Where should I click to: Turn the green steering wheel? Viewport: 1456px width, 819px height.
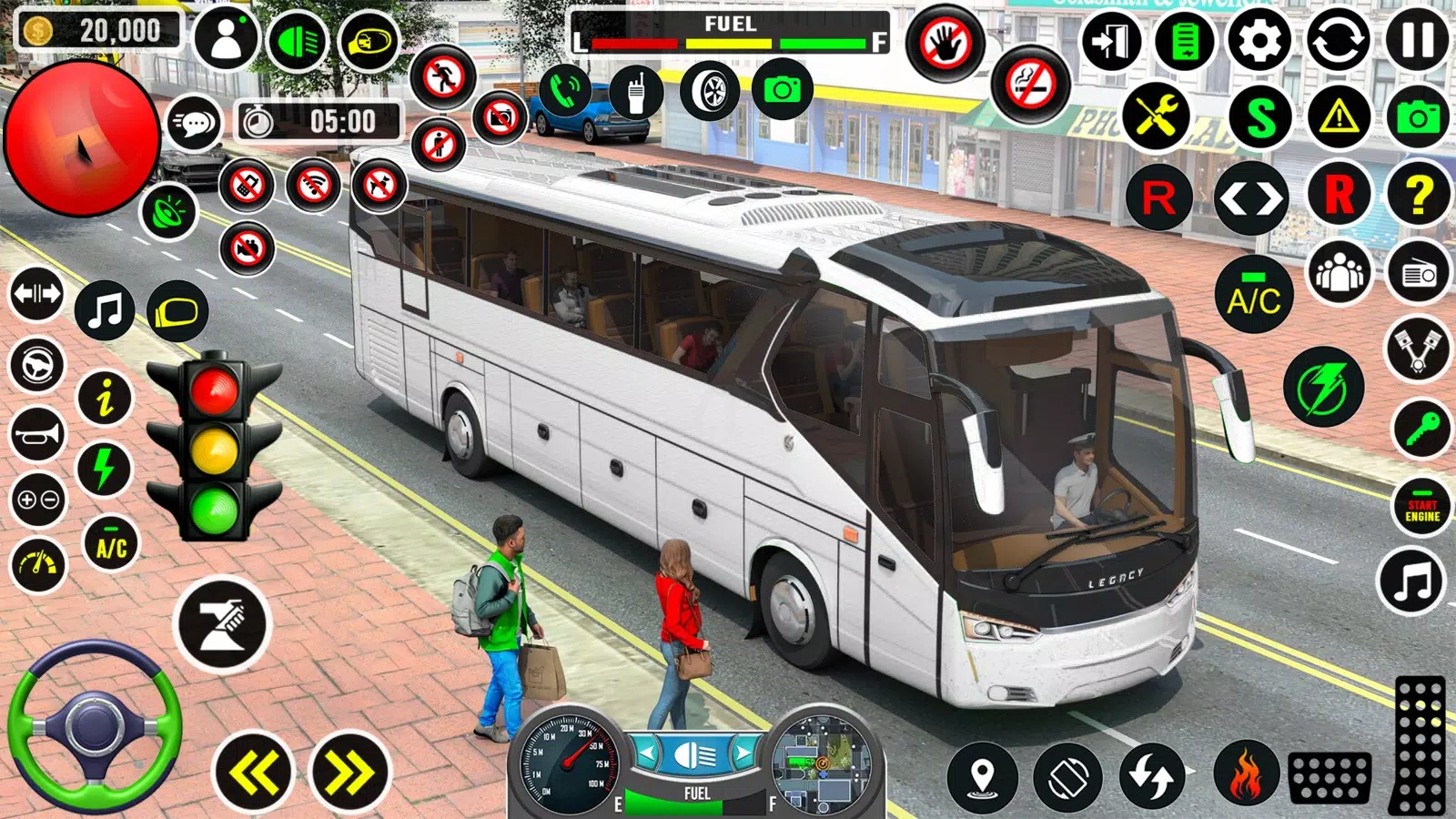tap(94, 726)
